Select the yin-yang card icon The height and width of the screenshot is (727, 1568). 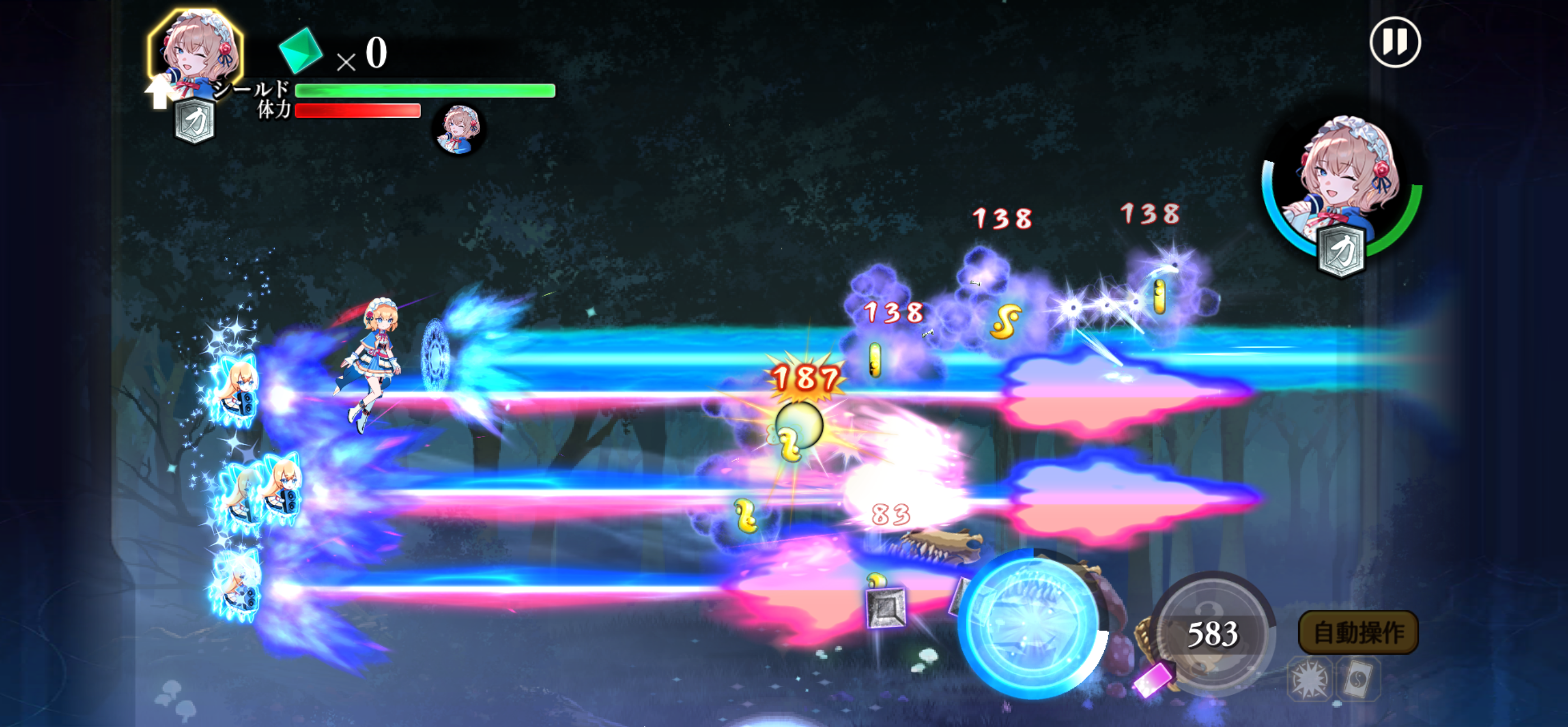point(1358,679)
